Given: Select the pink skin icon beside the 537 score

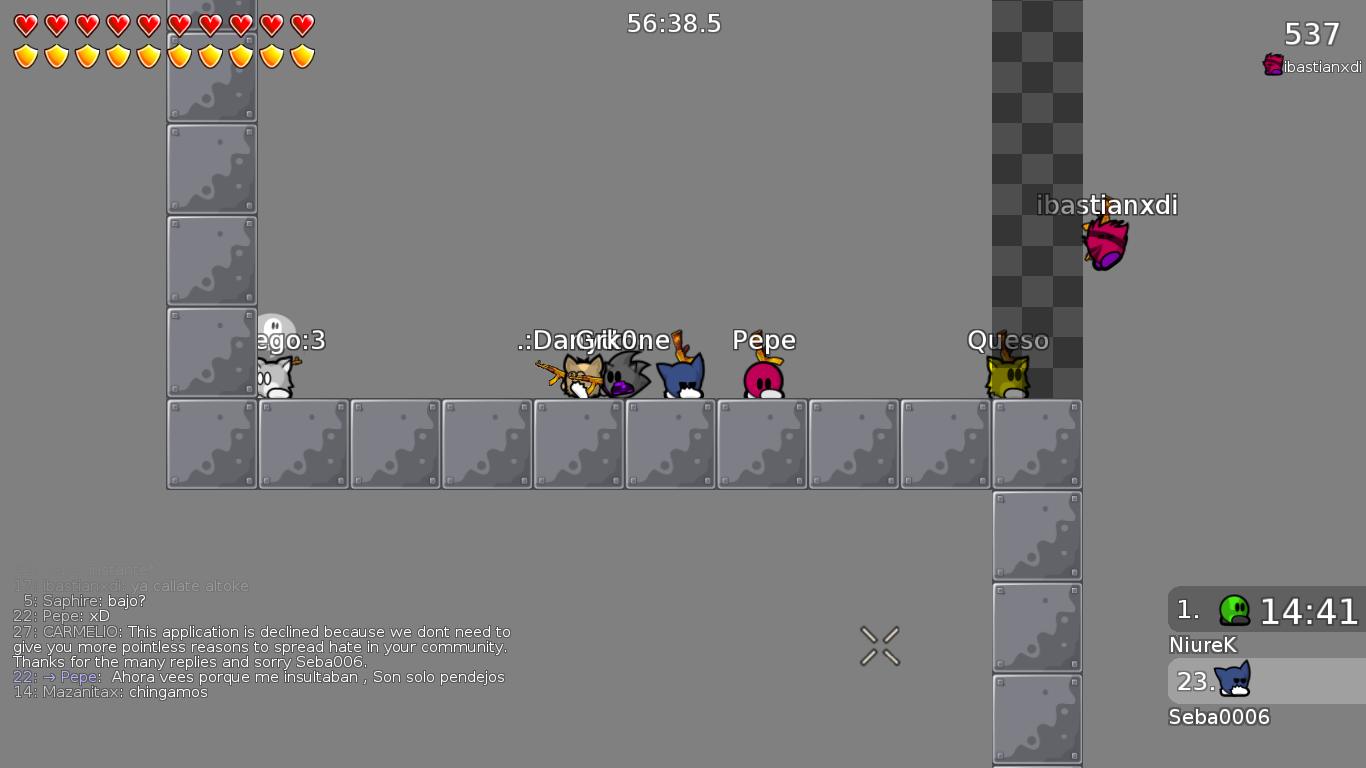Looking at the screenshot, I should coord(1271,64).
